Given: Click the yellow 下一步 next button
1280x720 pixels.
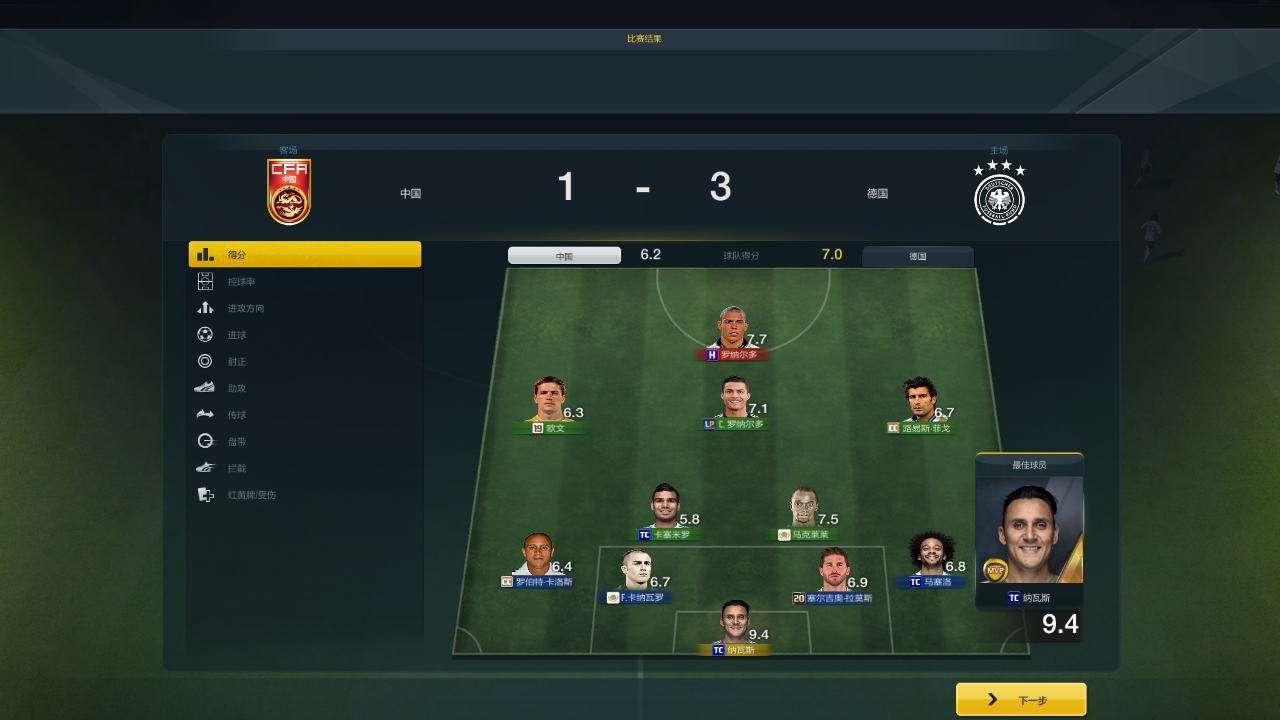Looking at the screenshot, I should click(x=1021, y=700).
